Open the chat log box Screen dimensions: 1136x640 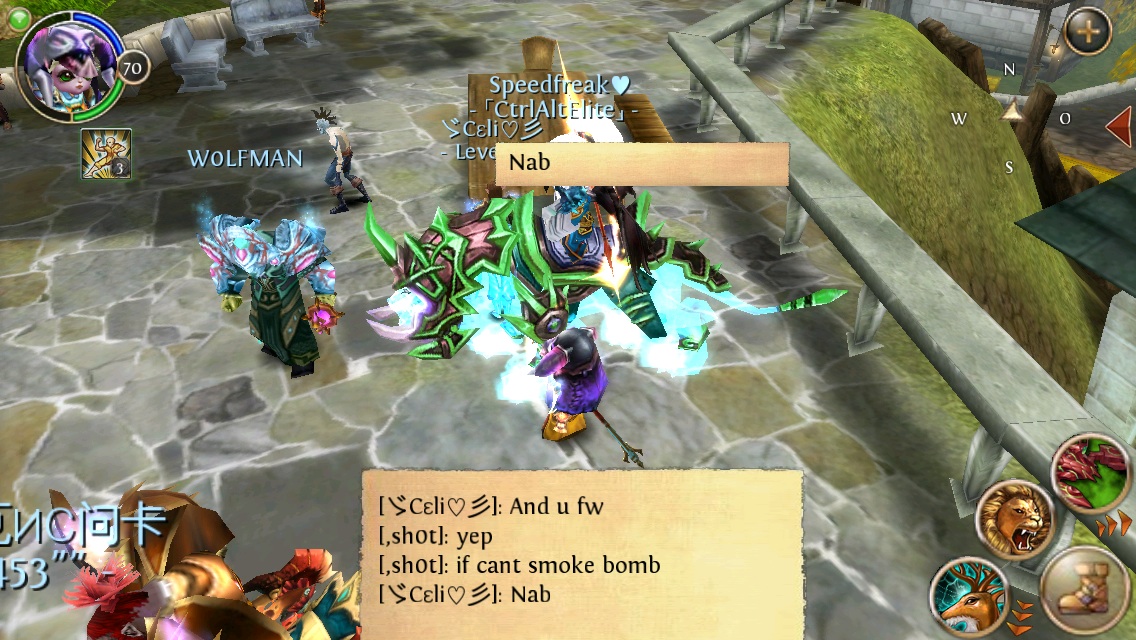[582, 553]
